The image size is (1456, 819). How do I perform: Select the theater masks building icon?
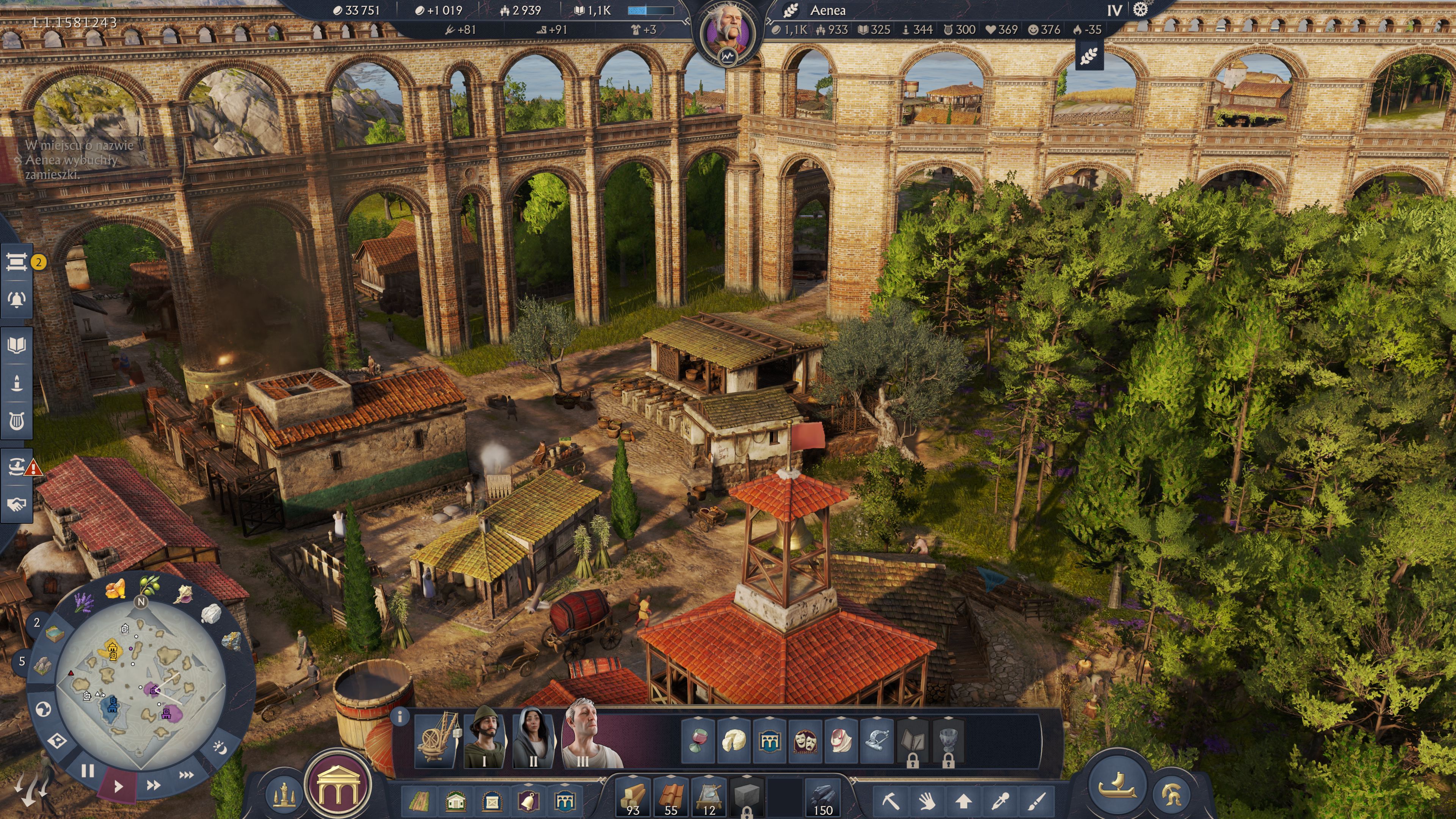(805, 739)
